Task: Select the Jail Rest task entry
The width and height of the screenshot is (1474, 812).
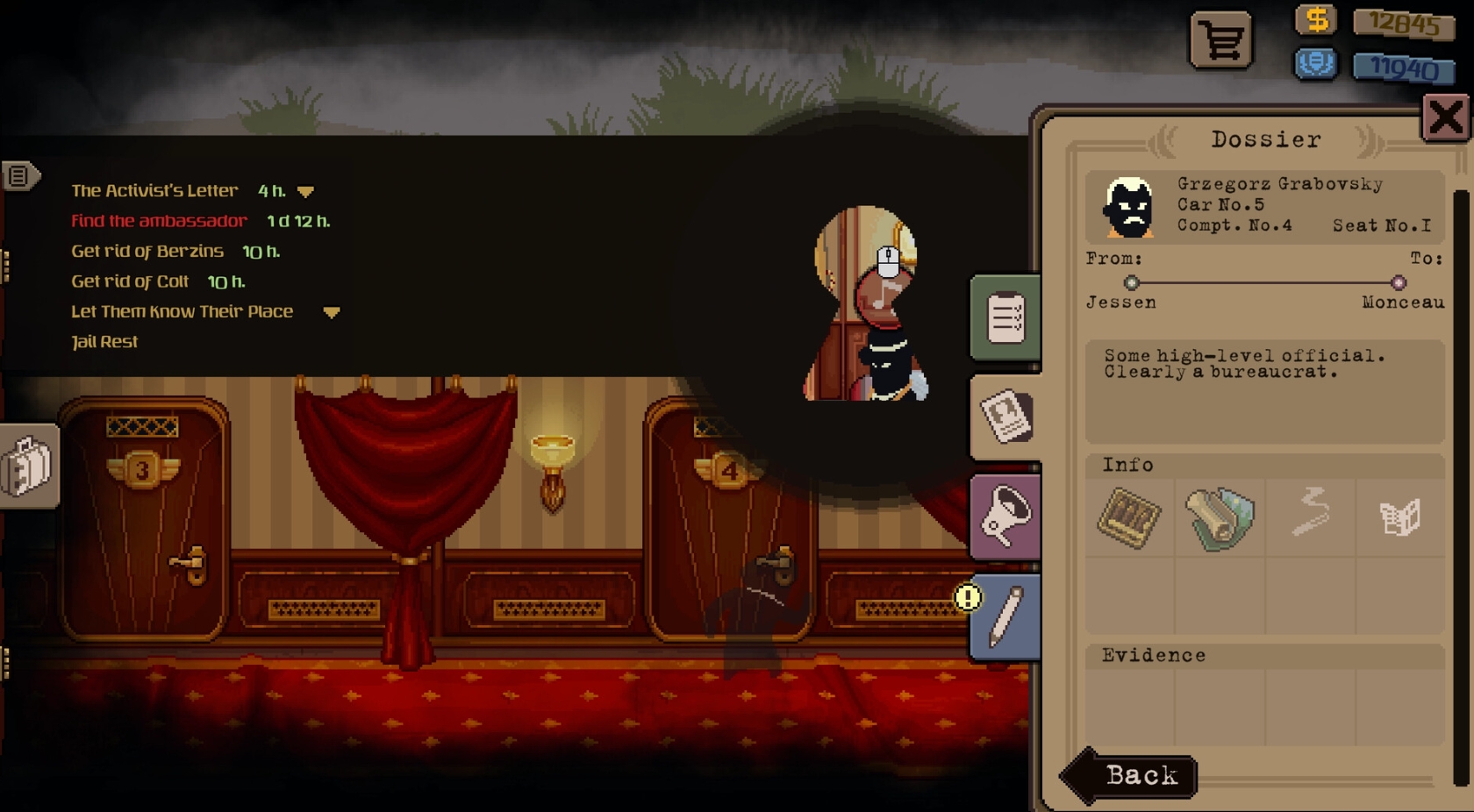Action: click(104, 341)
